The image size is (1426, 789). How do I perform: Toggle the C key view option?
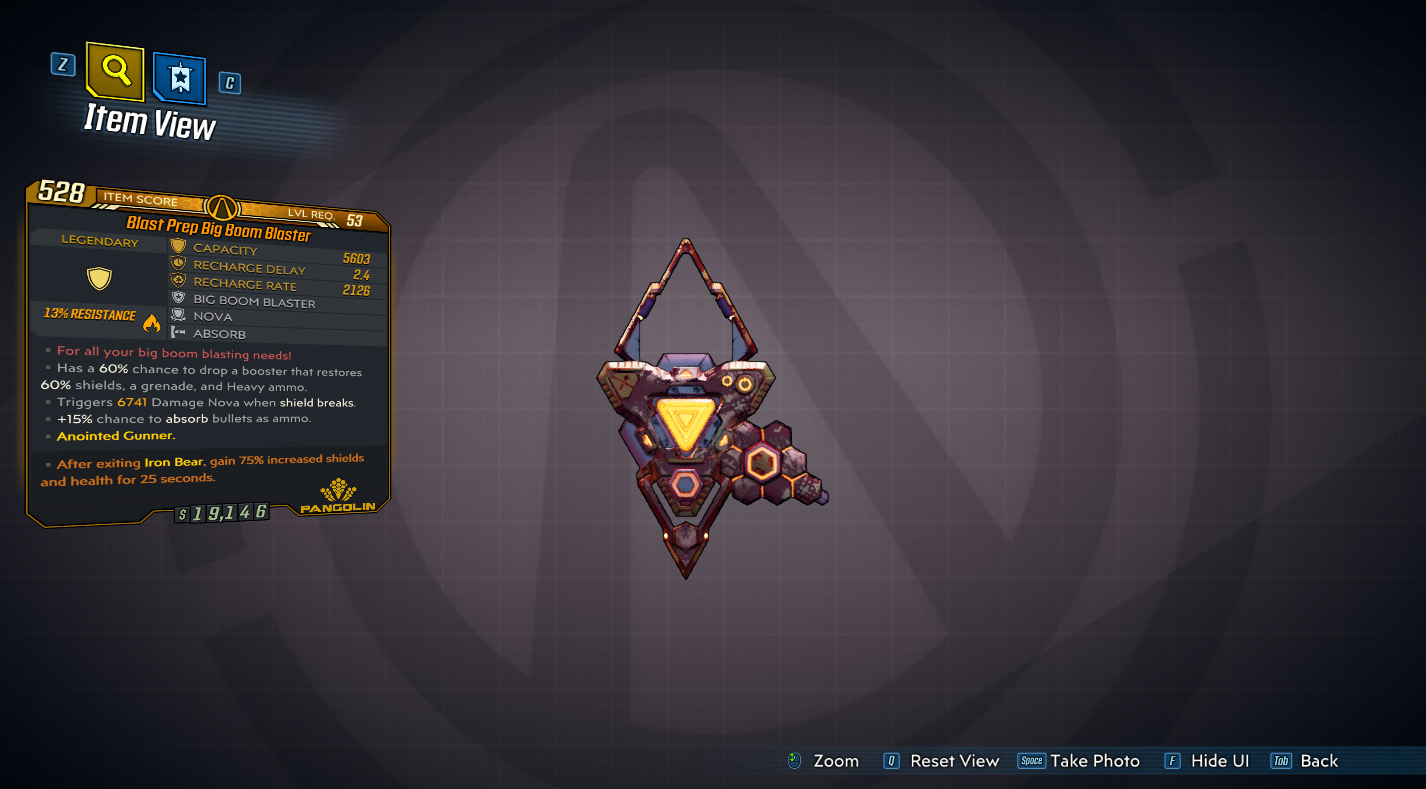[x=229, y=83]
